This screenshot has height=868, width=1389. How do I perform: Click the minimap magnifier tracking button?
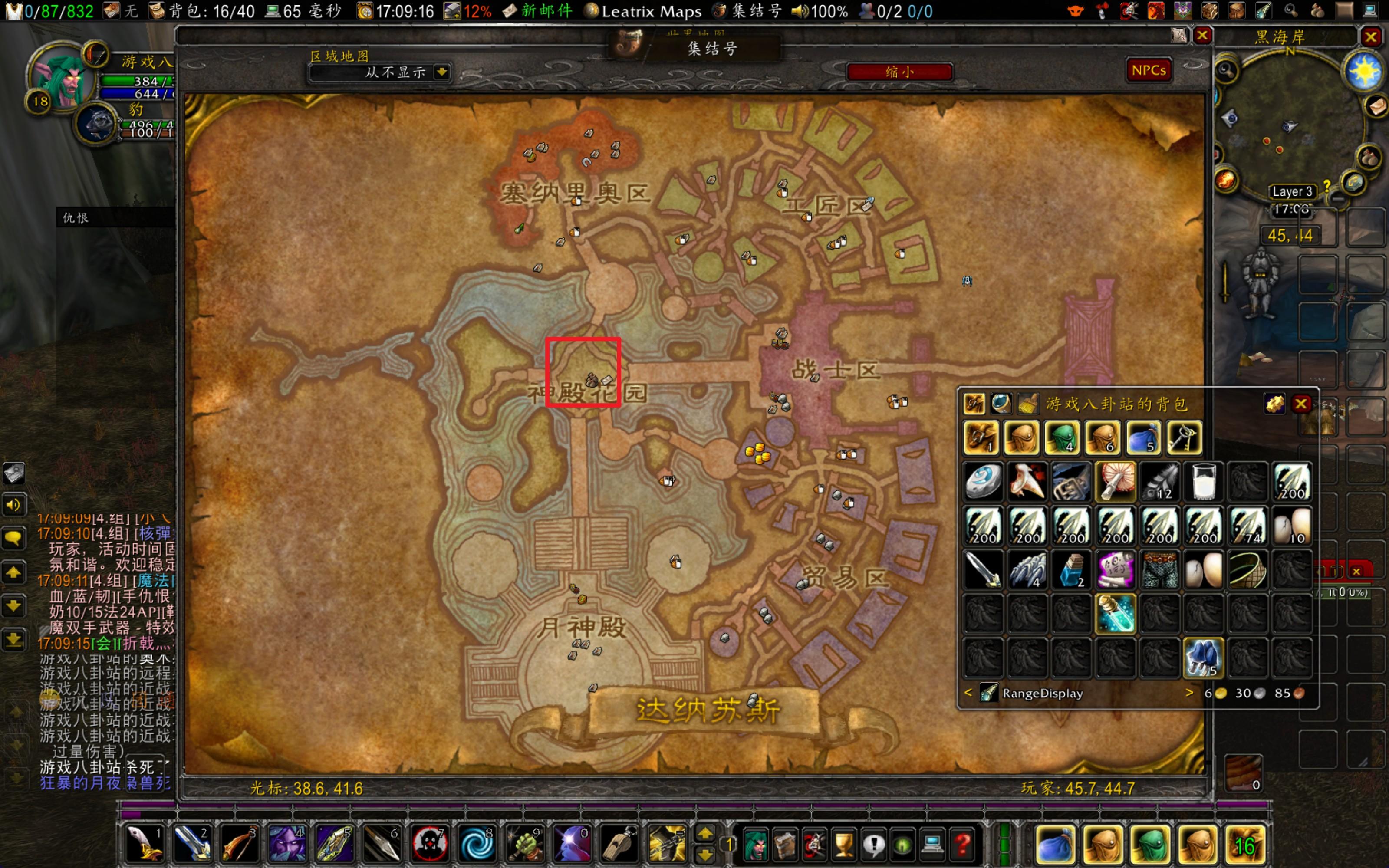(x=1226, y=70)
